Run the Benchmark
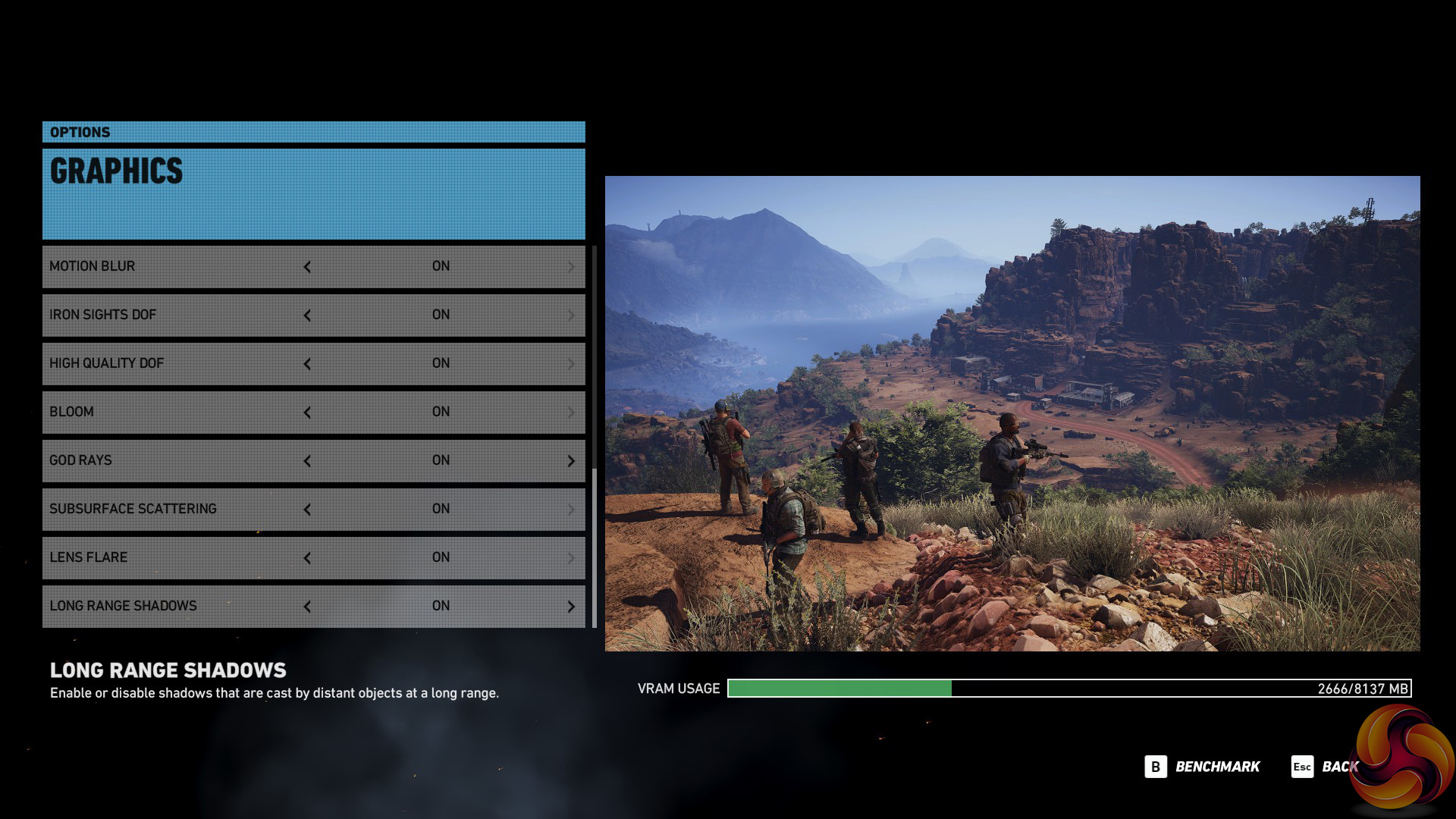 pyautogui.click(x=1203, y=767)
